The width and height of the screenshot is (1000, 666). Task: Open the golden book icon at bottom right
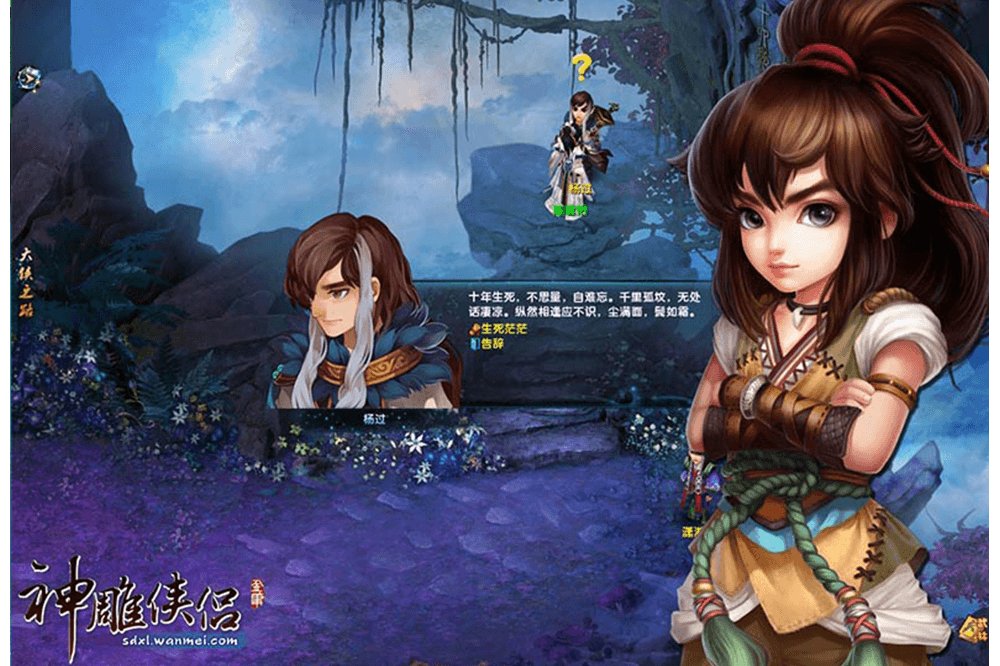click(972, 628)
